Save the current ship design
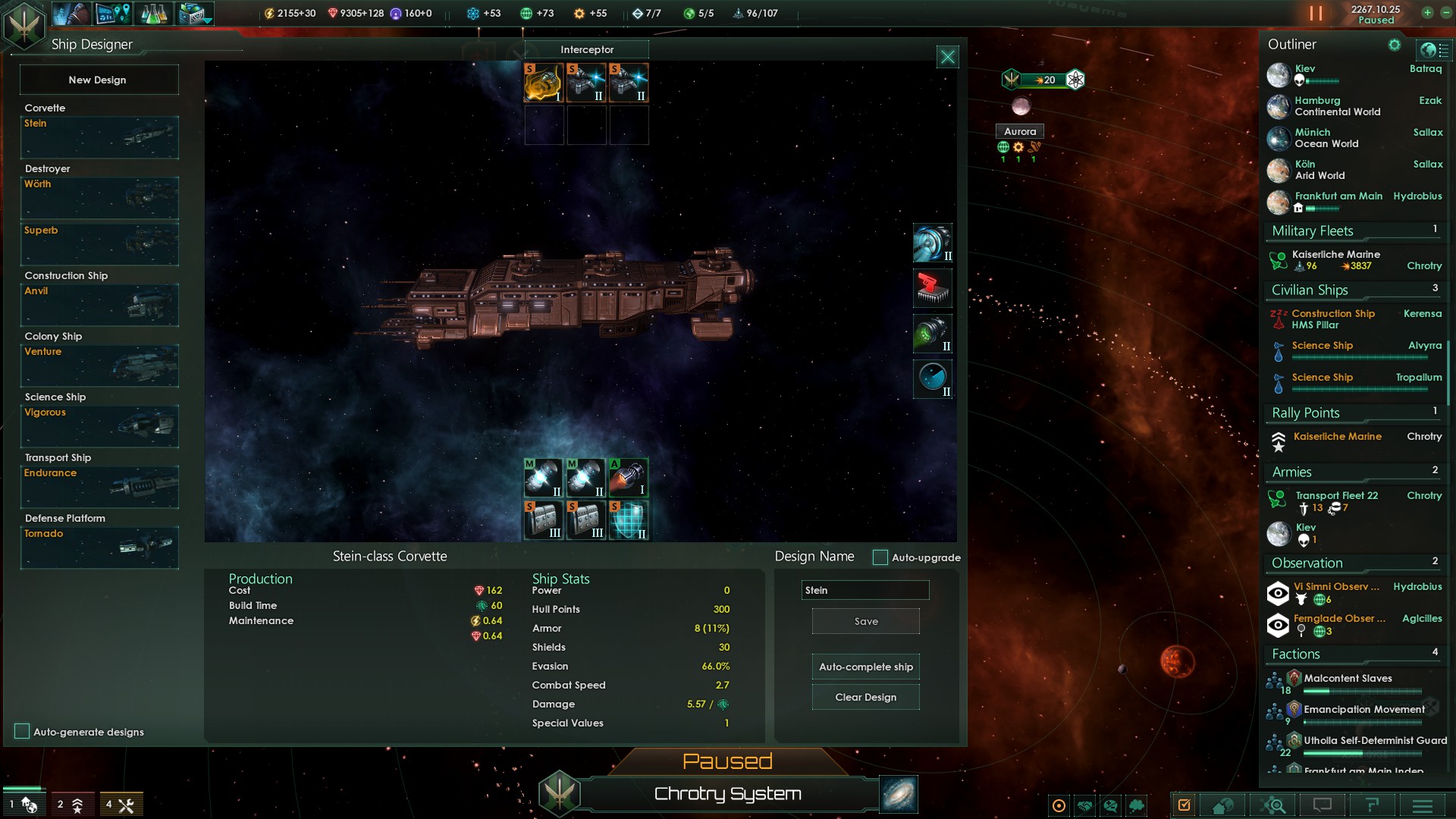Viewport: 1456px width, 819px height. click(x=865, y=621)
